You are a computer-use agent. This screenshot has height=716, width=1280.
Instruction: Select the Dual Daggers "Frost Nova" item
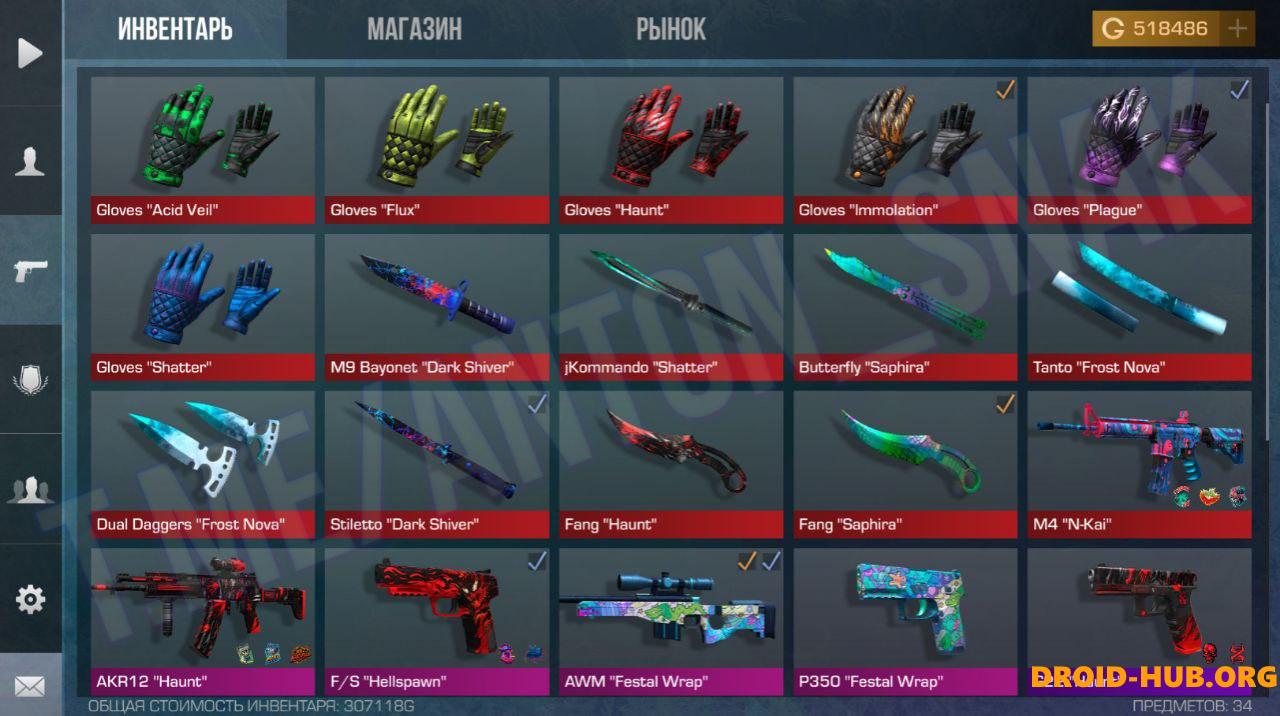202,464
